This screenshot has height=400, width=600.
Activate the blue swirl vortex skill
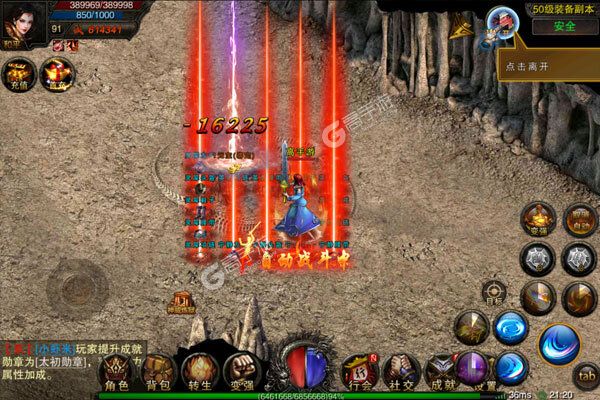coord(511,327)
